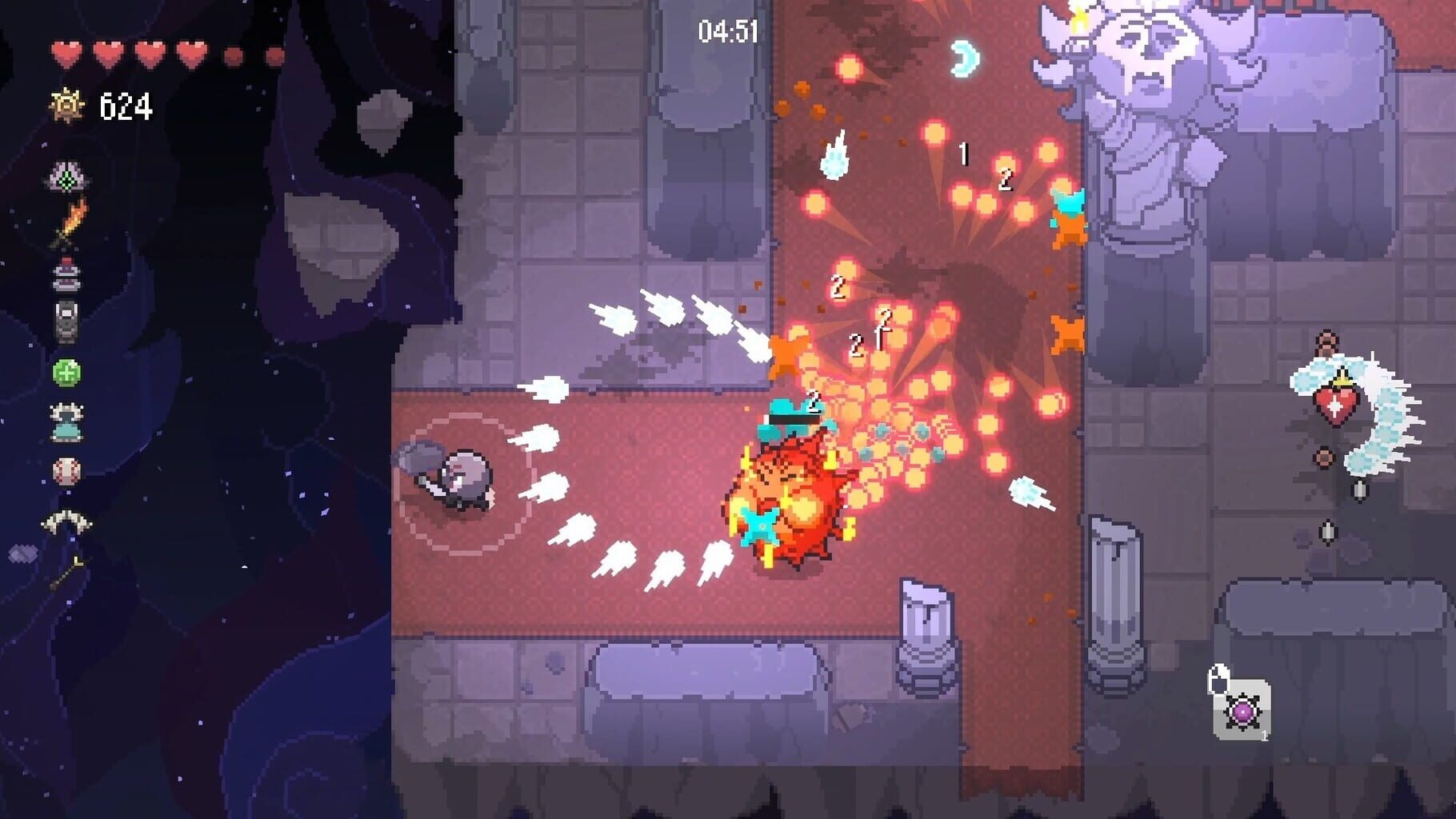Viewport: 1456px width, 819px height.
Task: Click the sun-shaped currency emblem beside 624
Action: pos(67,106)
